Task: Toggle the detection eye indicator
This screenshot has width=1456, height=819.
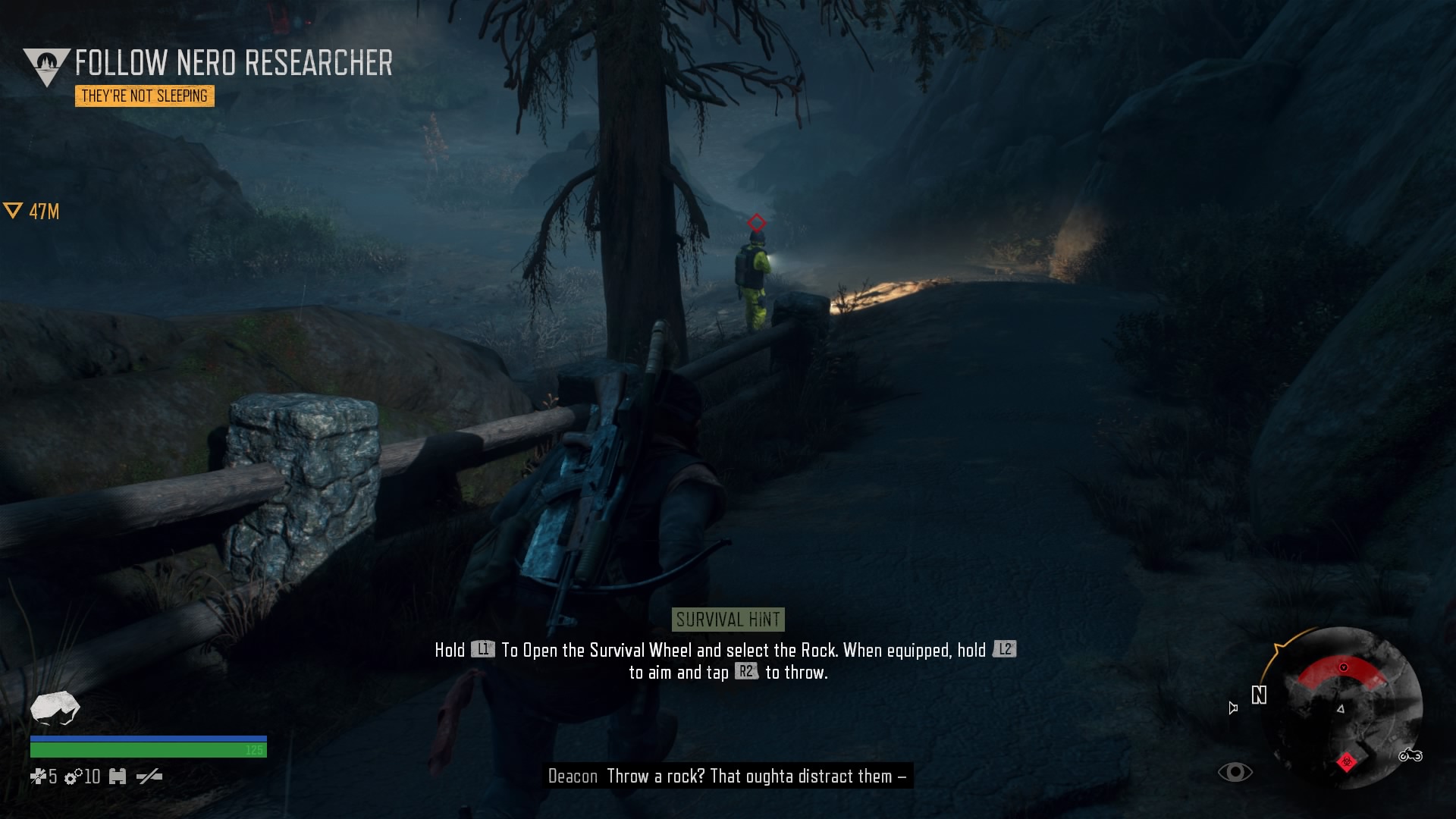Action: click(1235, 772)
